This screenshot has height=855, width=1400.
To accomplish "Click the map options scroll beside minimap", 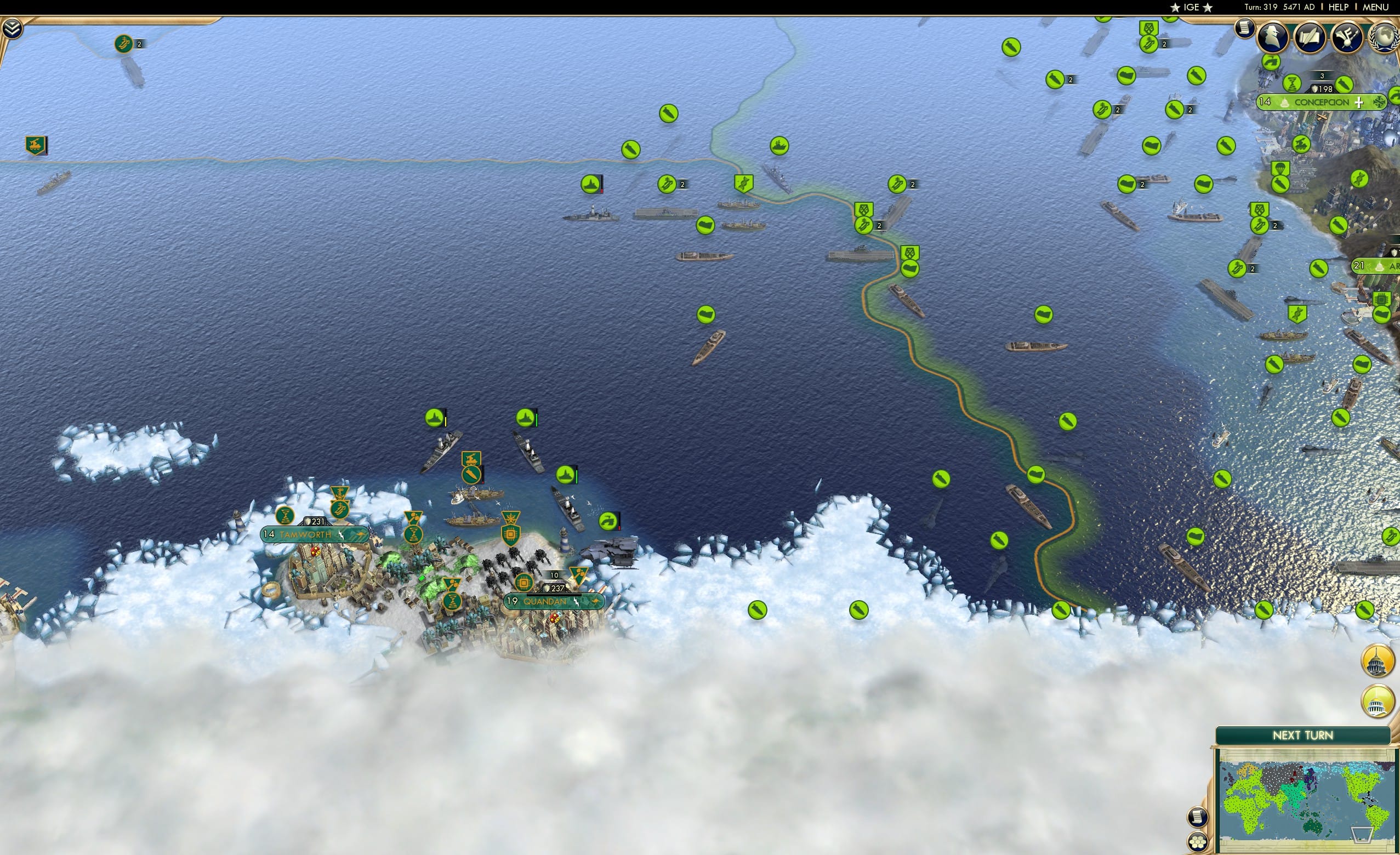I will [1198, 817].
